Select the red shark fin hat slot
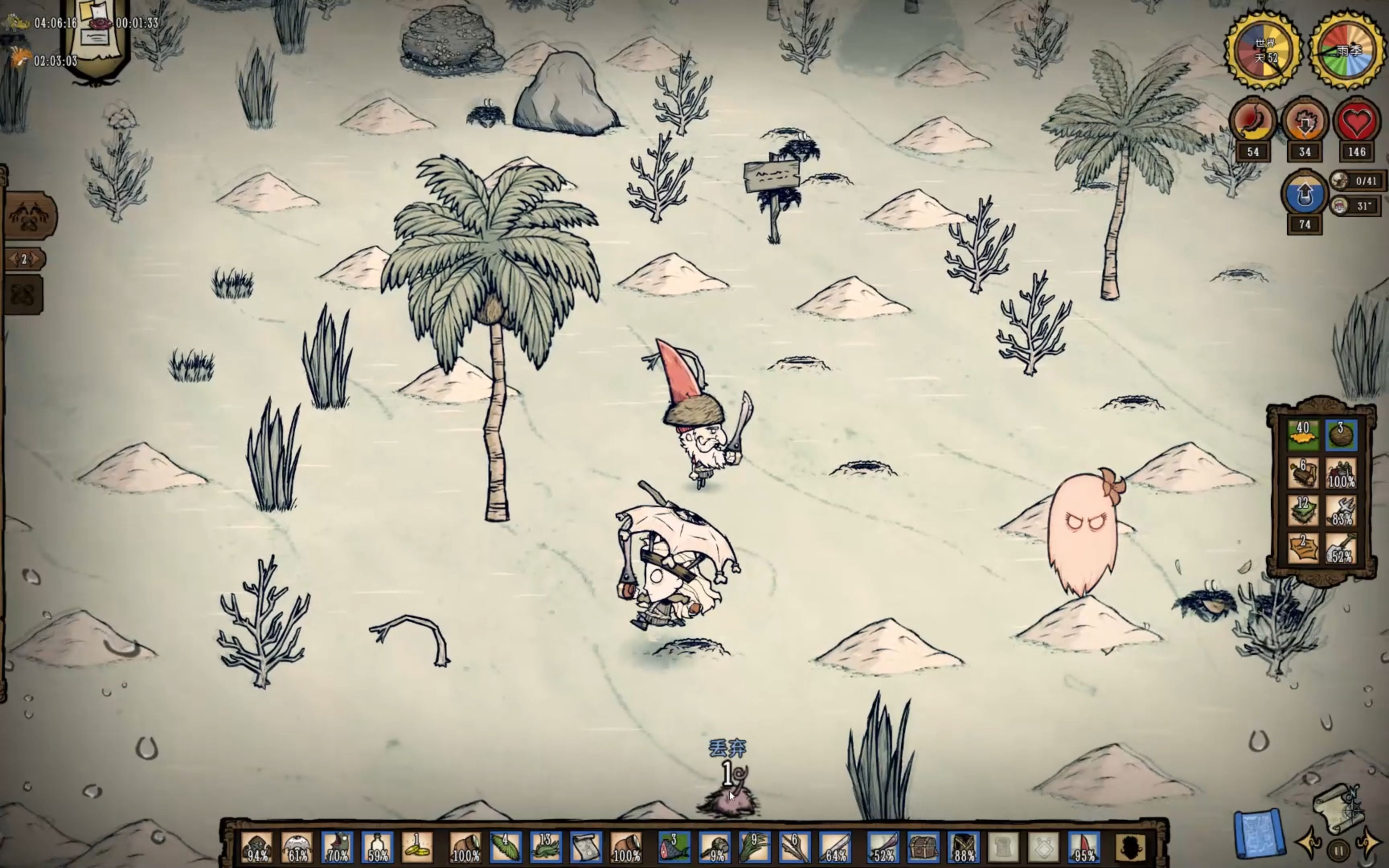The height and width of the screenshot is (868, 1389). 1084,848
